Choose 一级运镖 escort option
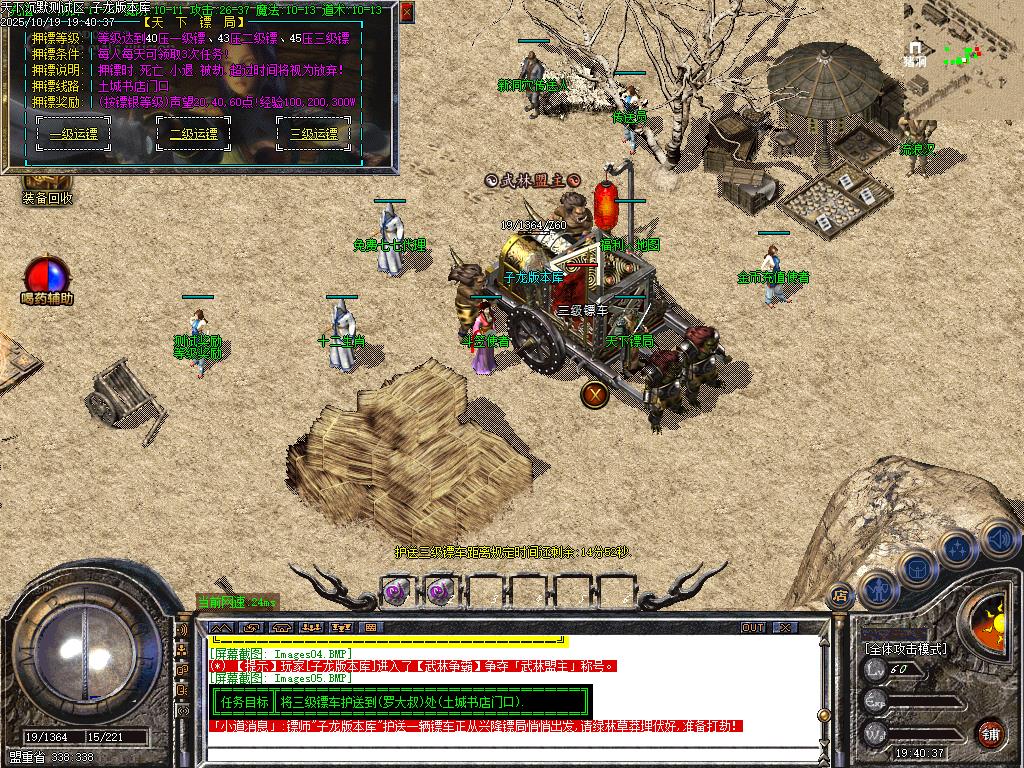 tap(73, 133)
